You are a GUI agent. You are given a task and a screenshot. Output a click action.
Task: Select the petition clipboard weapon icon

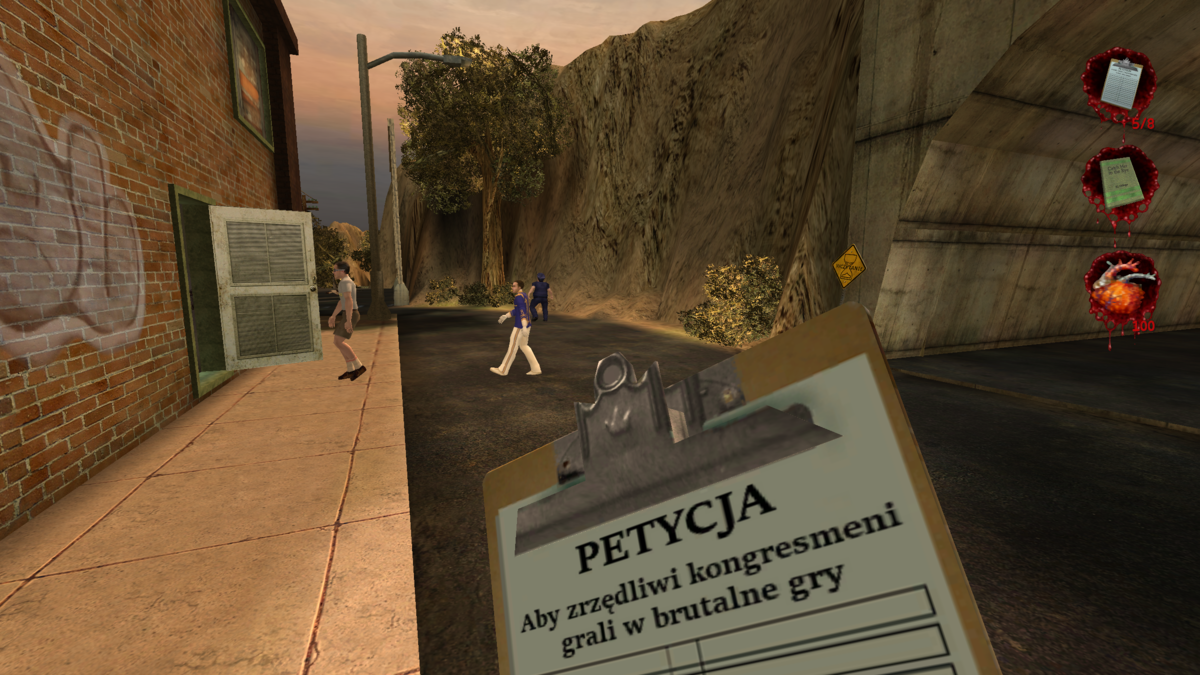point(1120,83)
